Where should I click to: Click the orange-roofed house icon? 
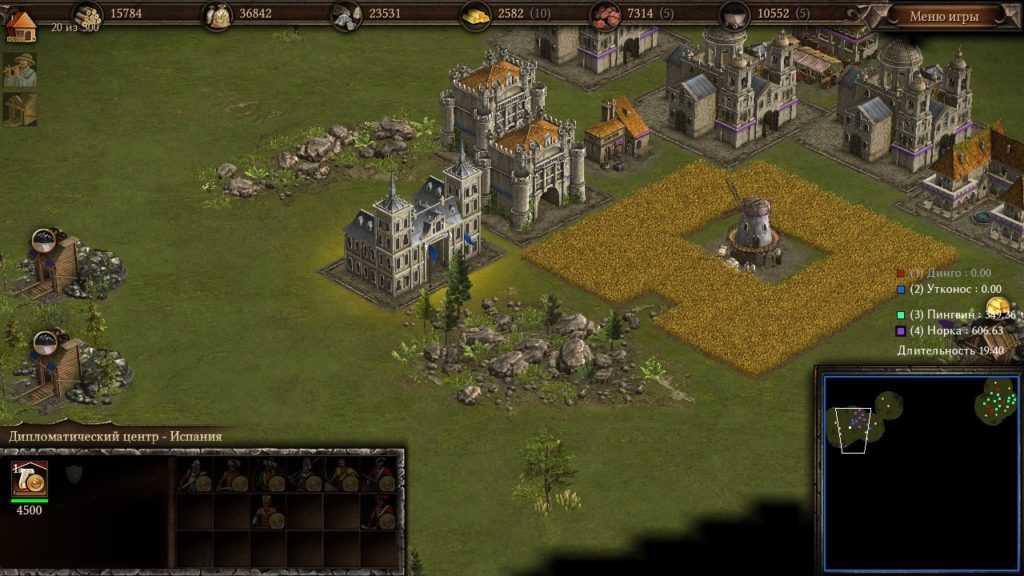point(20,24)
